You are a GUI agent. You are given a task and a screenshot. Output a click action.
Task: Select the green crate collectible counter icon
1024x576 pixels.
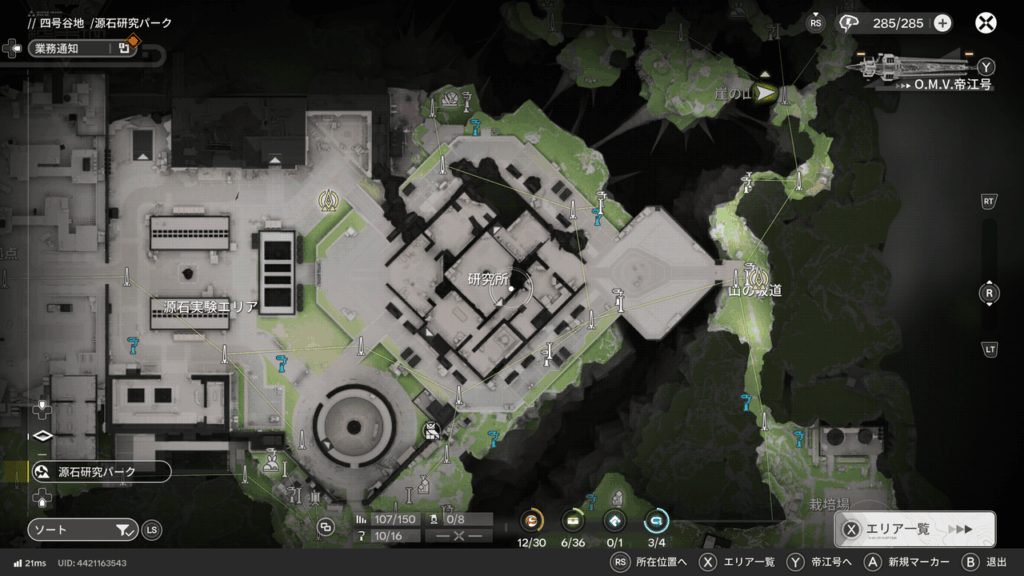(x=574, y=520)
